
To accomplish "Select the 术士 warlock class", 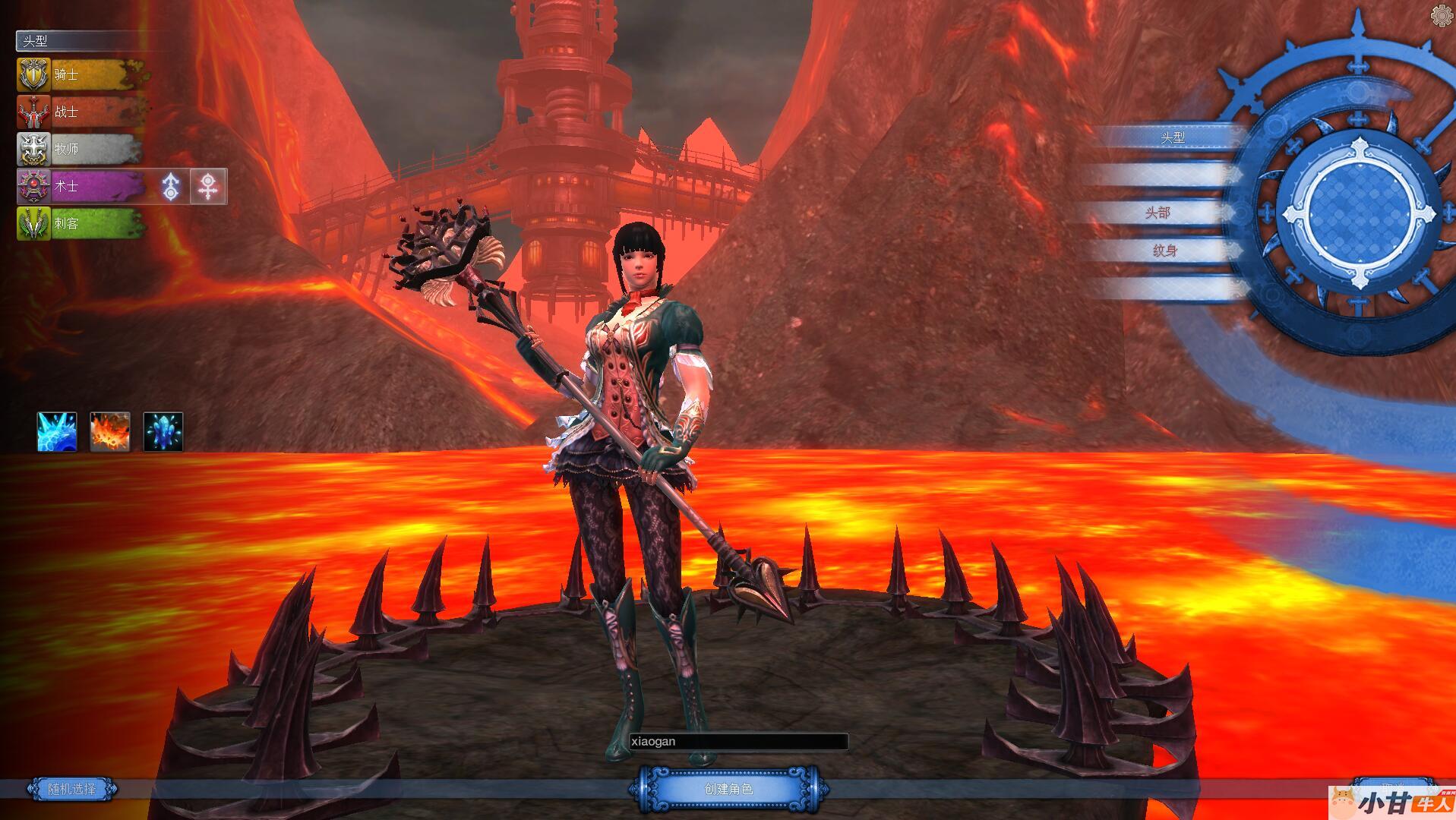I will pos(80,186).
